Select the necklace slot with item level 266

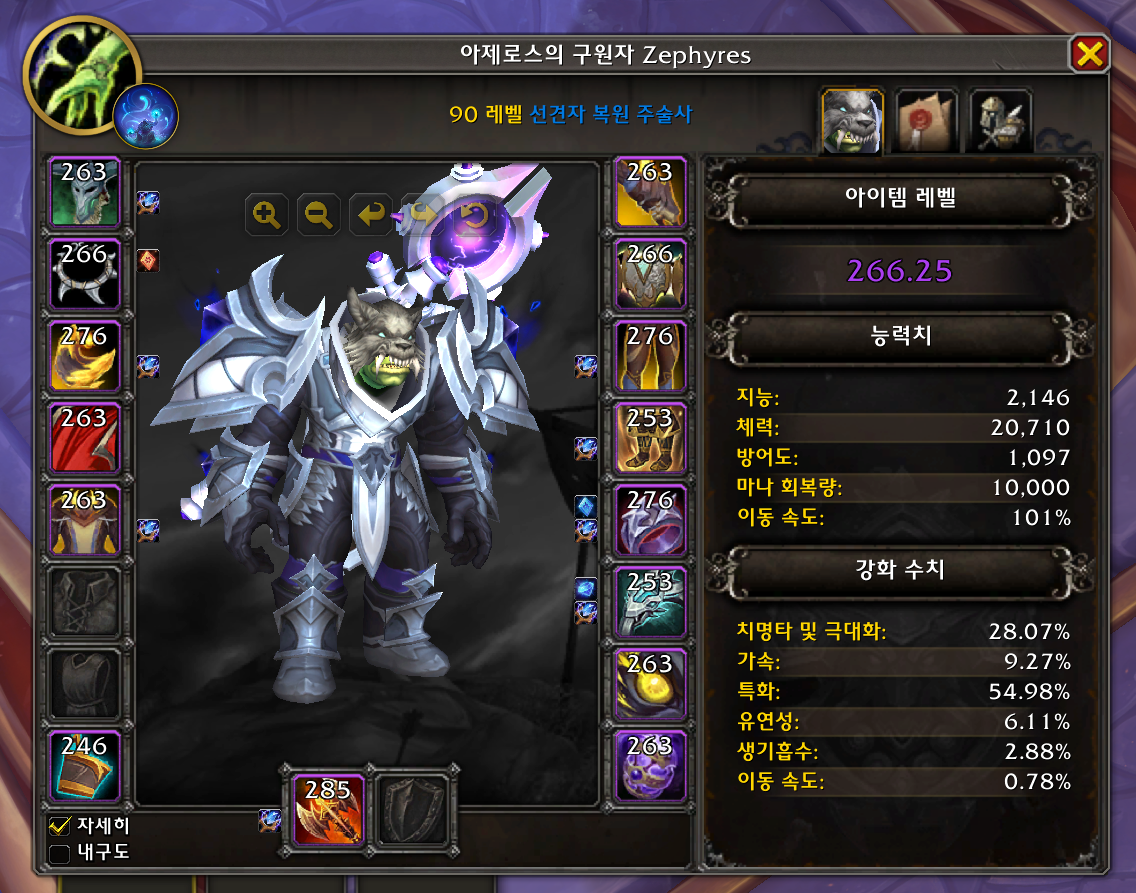84,273
